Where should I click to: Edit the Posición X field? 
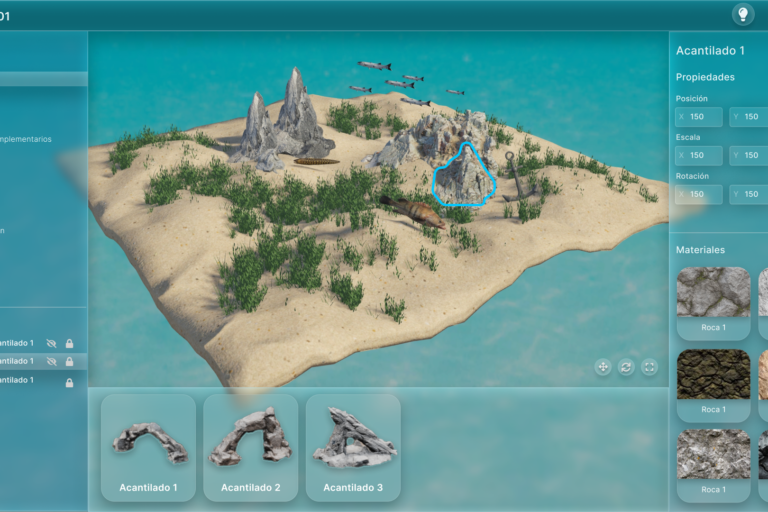pos(699,117)
